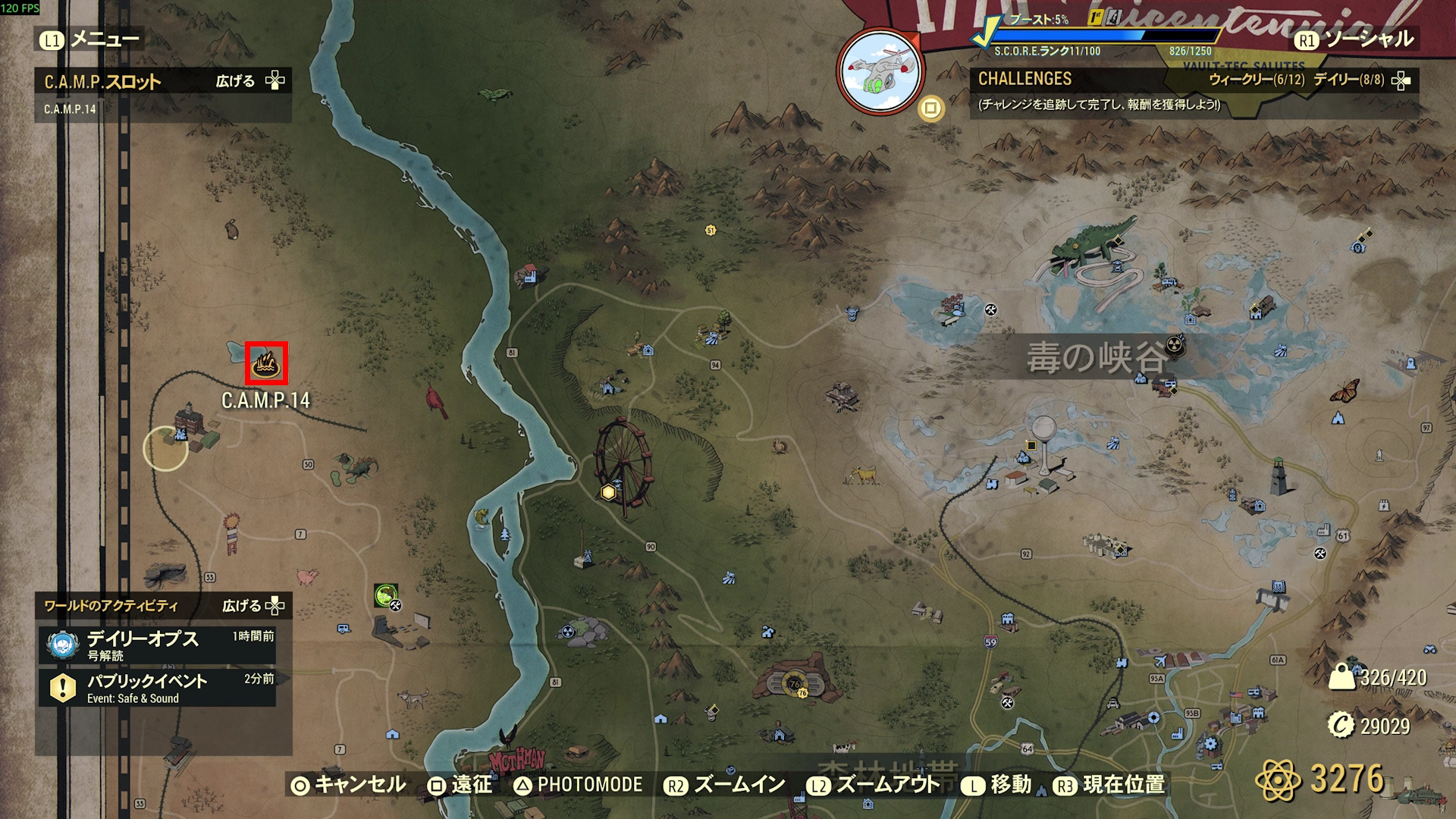Viewport: 1456px width, 819px height.
Task: Select the Vault 76 map marker
Action: point(795,682)
